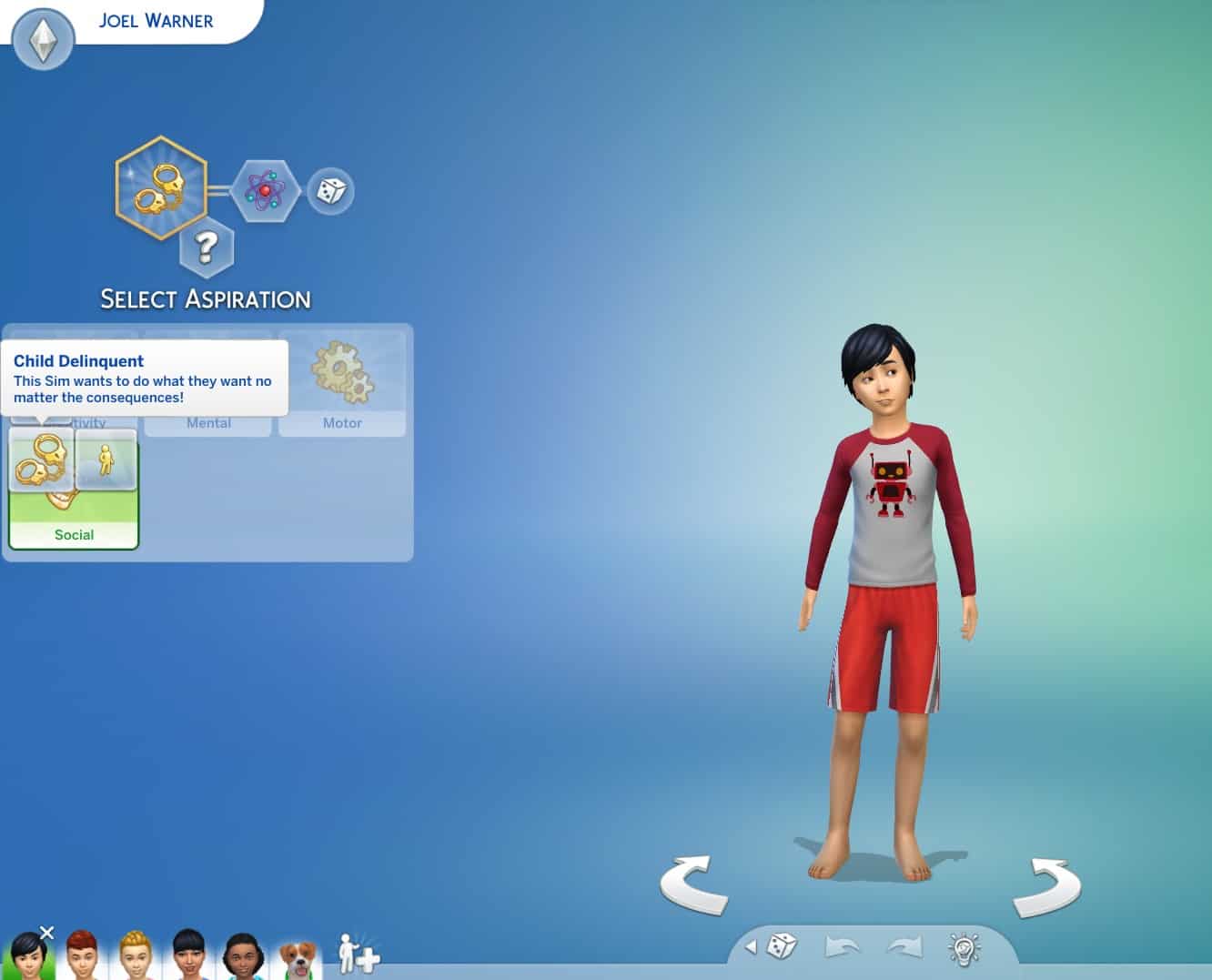Randomize the Sim with bottom dice
Screen dimensions: 1212x980
pos(782,947)
